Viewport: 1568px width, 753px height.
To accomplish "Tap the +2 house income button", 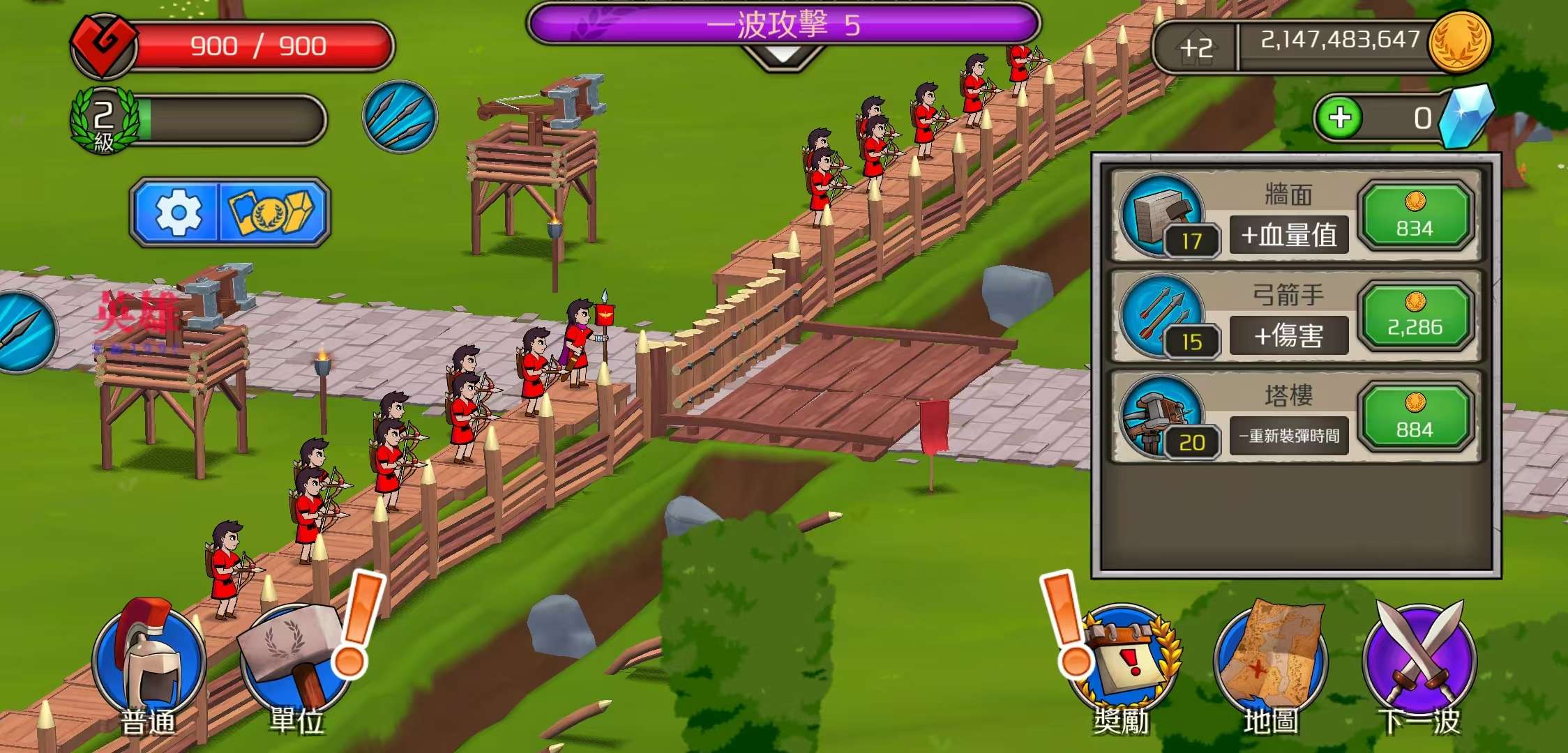I will tap(1196, 47).
